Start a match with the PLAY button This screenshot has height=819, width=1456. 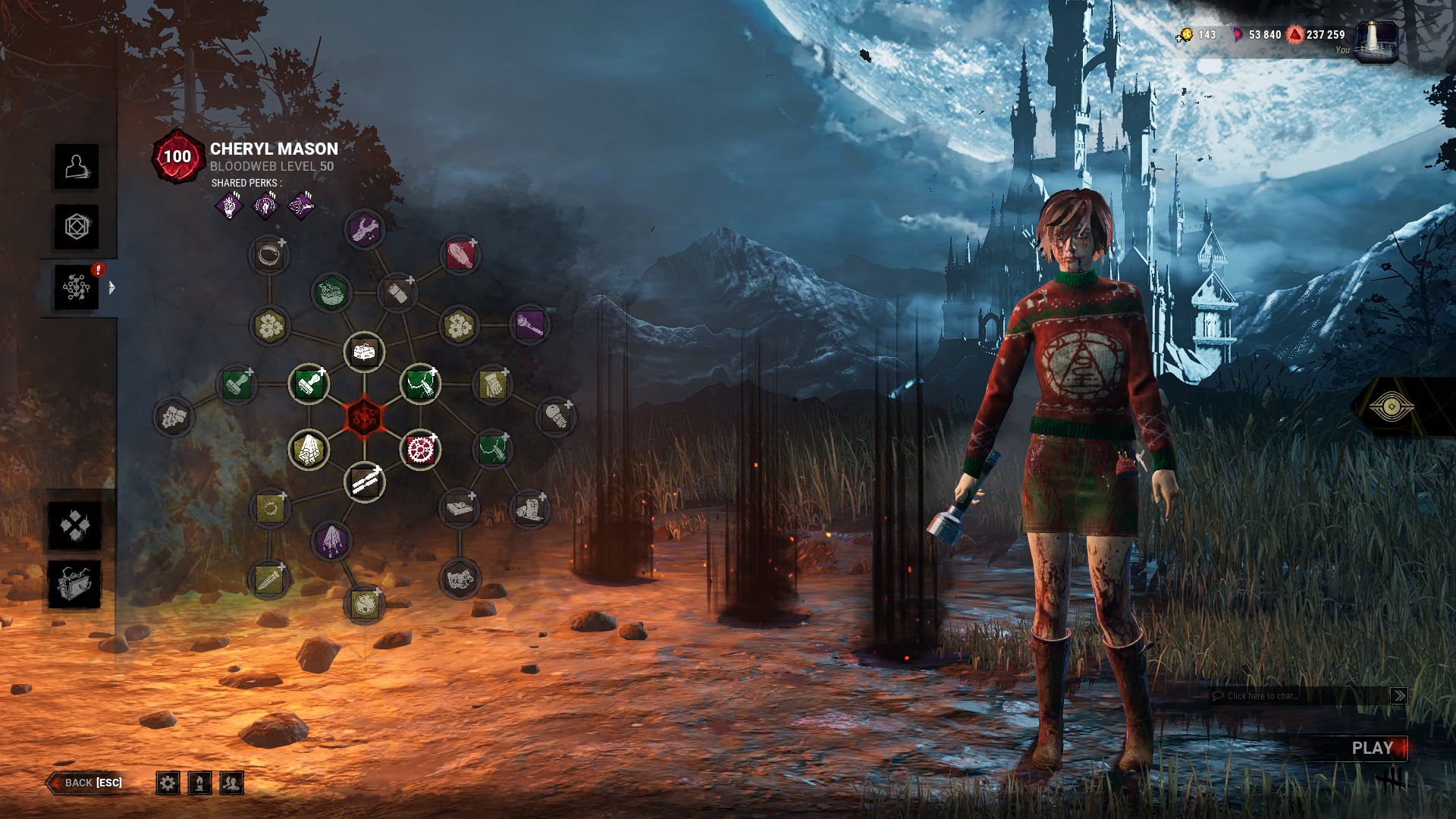[1372, 748]
